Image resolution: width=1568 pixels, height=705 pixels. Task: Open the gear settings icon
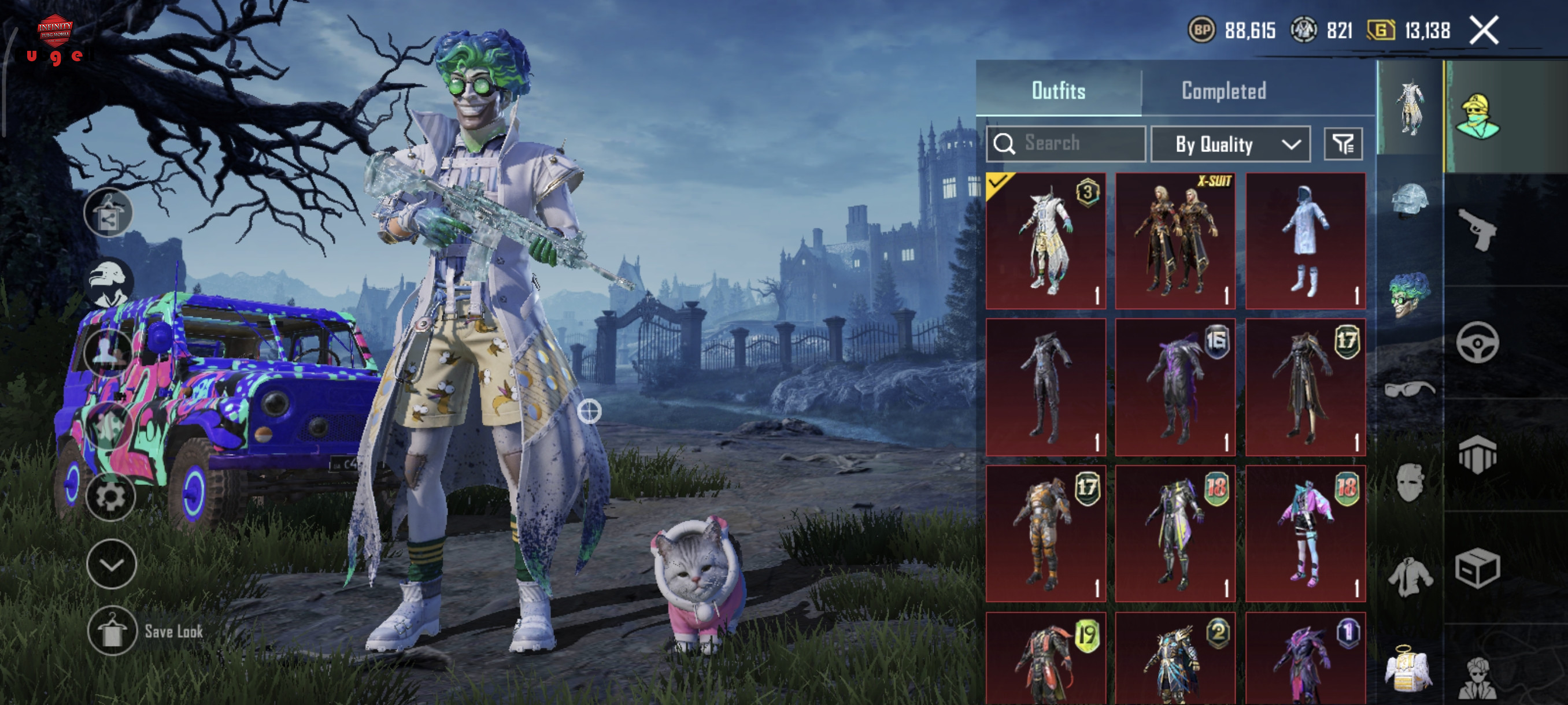(110, 496)
